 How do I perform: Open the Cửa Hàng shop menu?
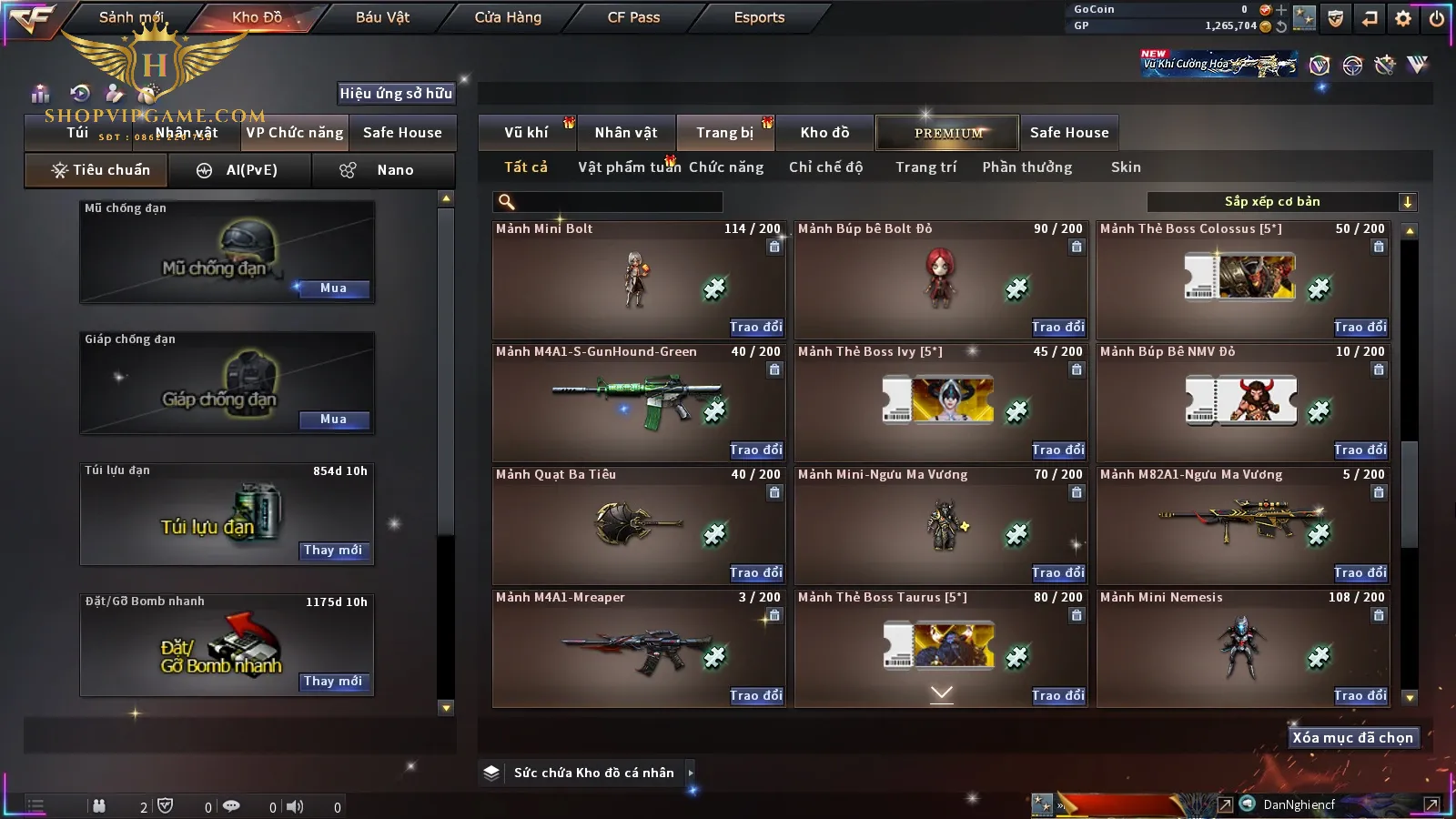(508, 17)
